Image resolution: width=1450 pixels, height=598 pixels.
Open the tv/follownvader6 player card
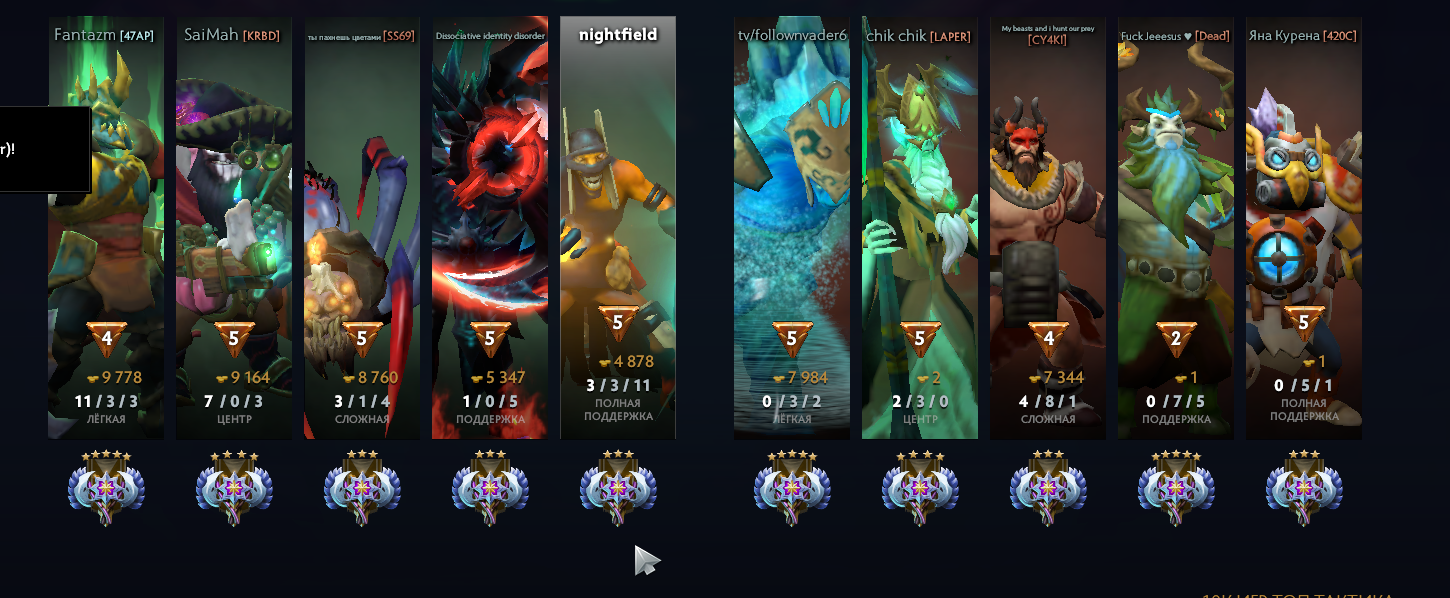coord(792,230)
